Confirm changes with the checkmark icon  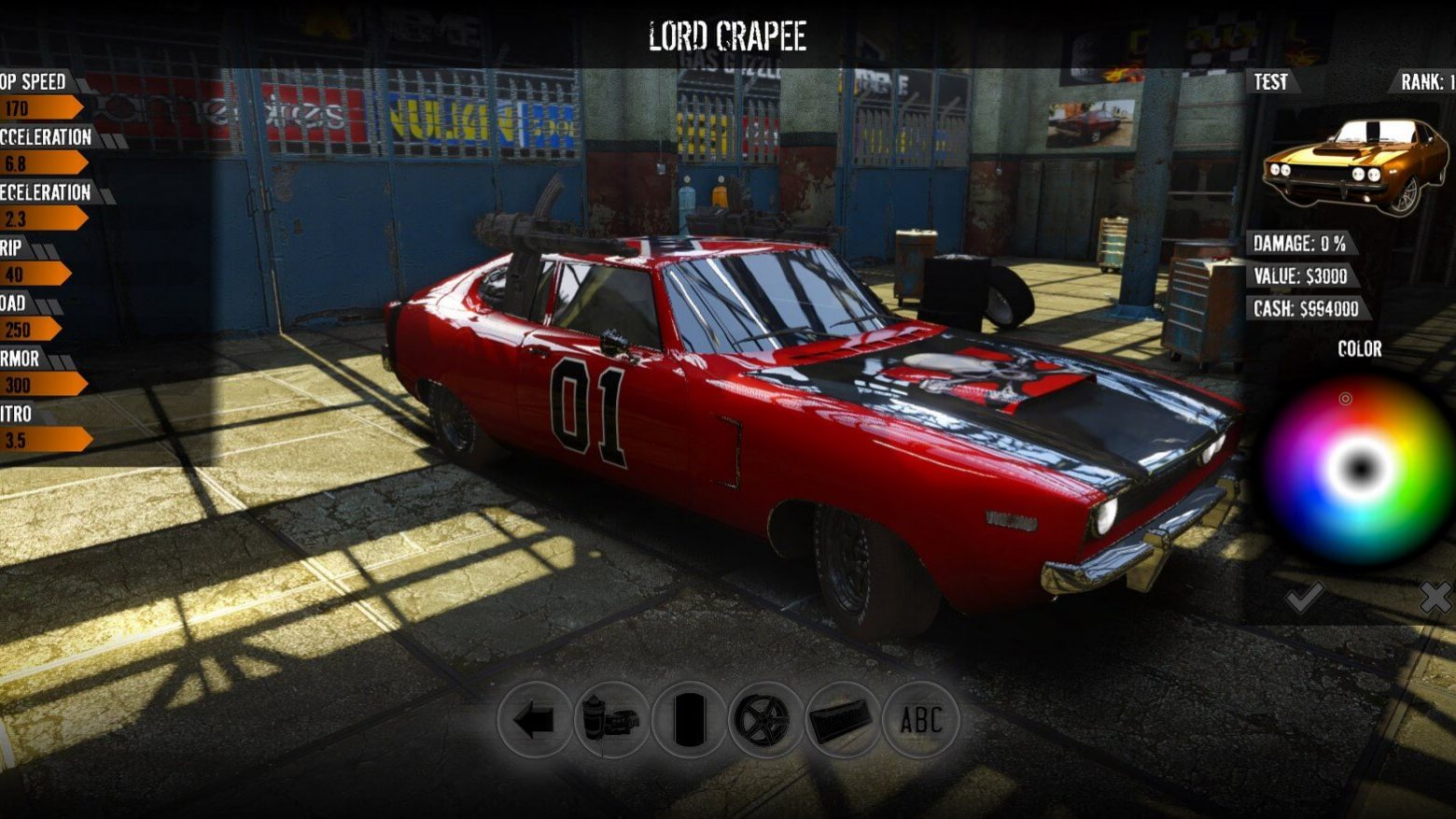(x=1304, y=598)
